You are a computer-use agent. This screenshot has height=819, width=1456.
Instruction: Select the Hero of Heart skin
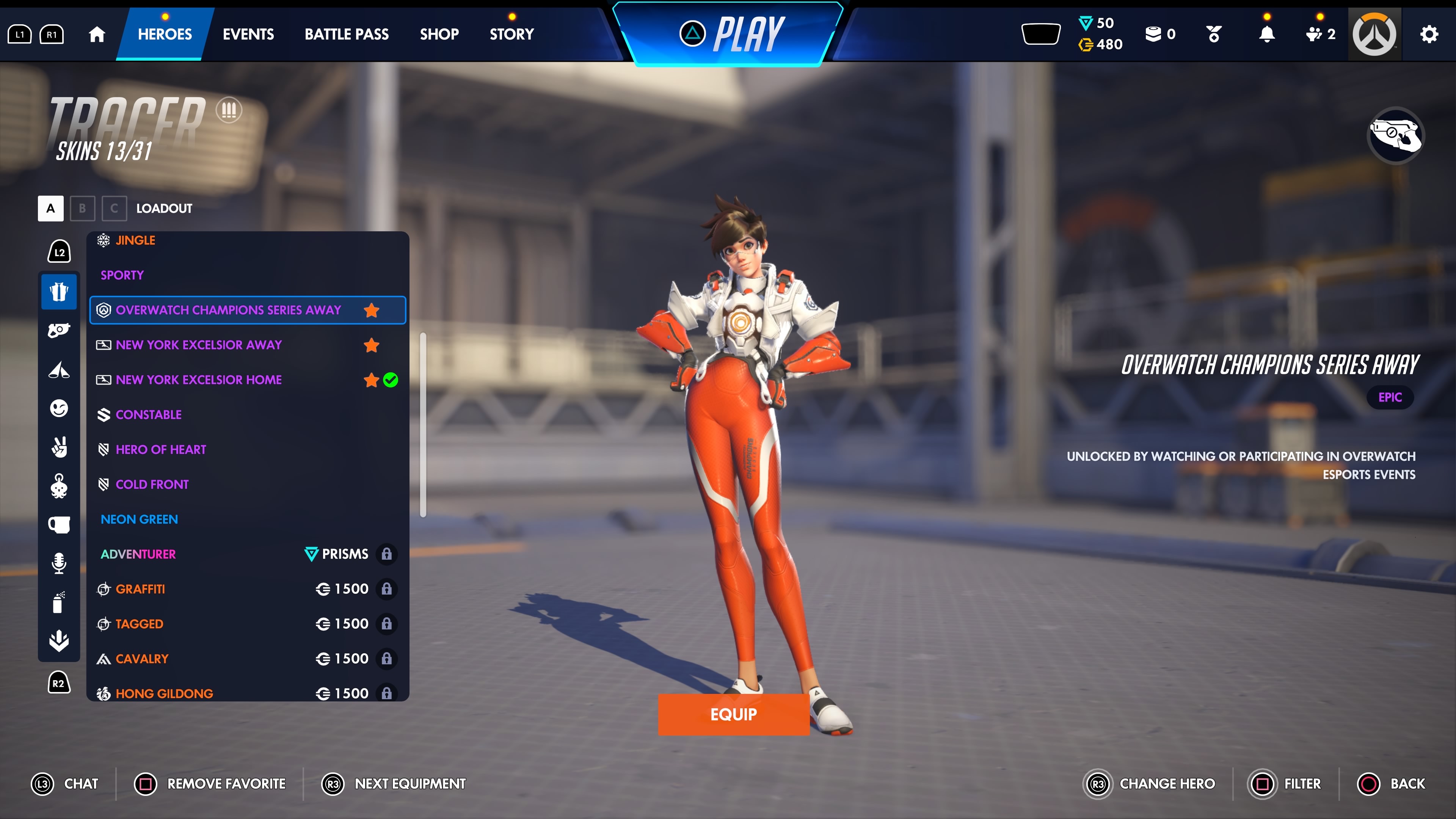pos(161,450)
